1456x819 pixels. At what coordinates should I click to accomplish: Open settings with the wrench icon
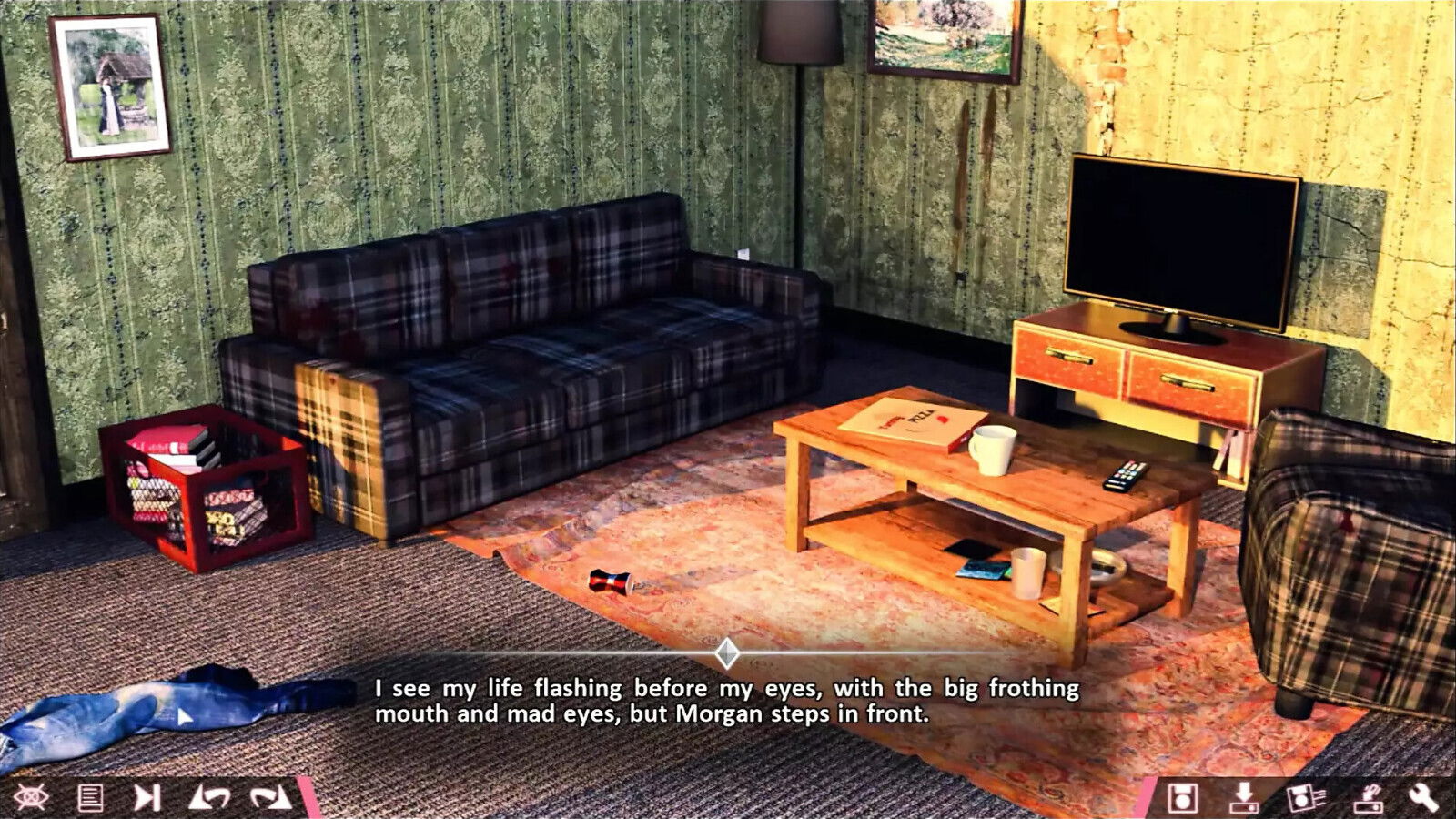tap(1424, 798)
